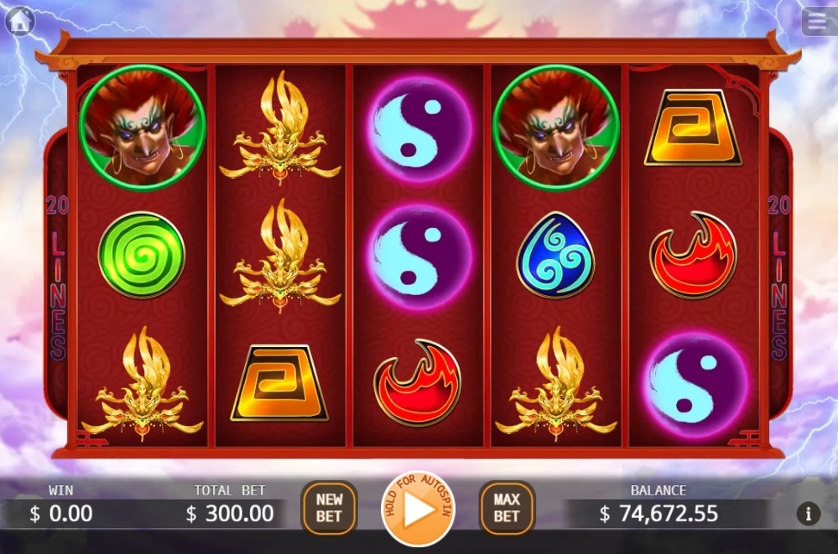Image resolution: width=838 pixels, height=554 pixels.
Task: Click the New Bet button
Action: pos(329,508)
